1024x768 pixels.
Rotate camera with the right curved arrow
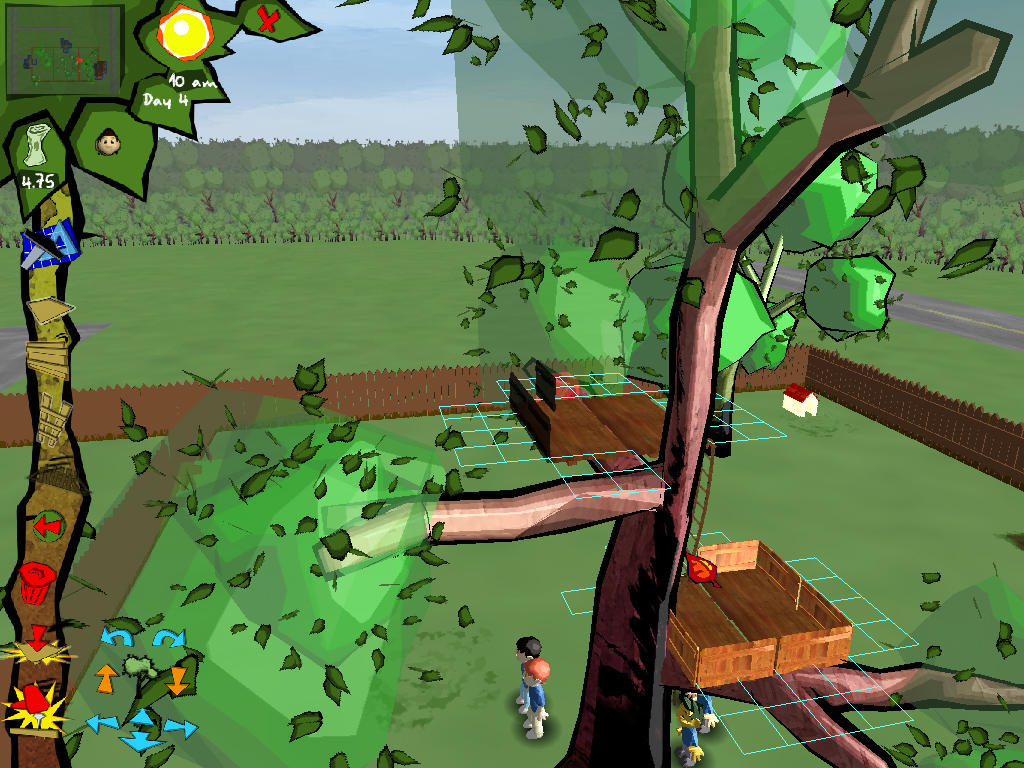(x=169, y=637)
